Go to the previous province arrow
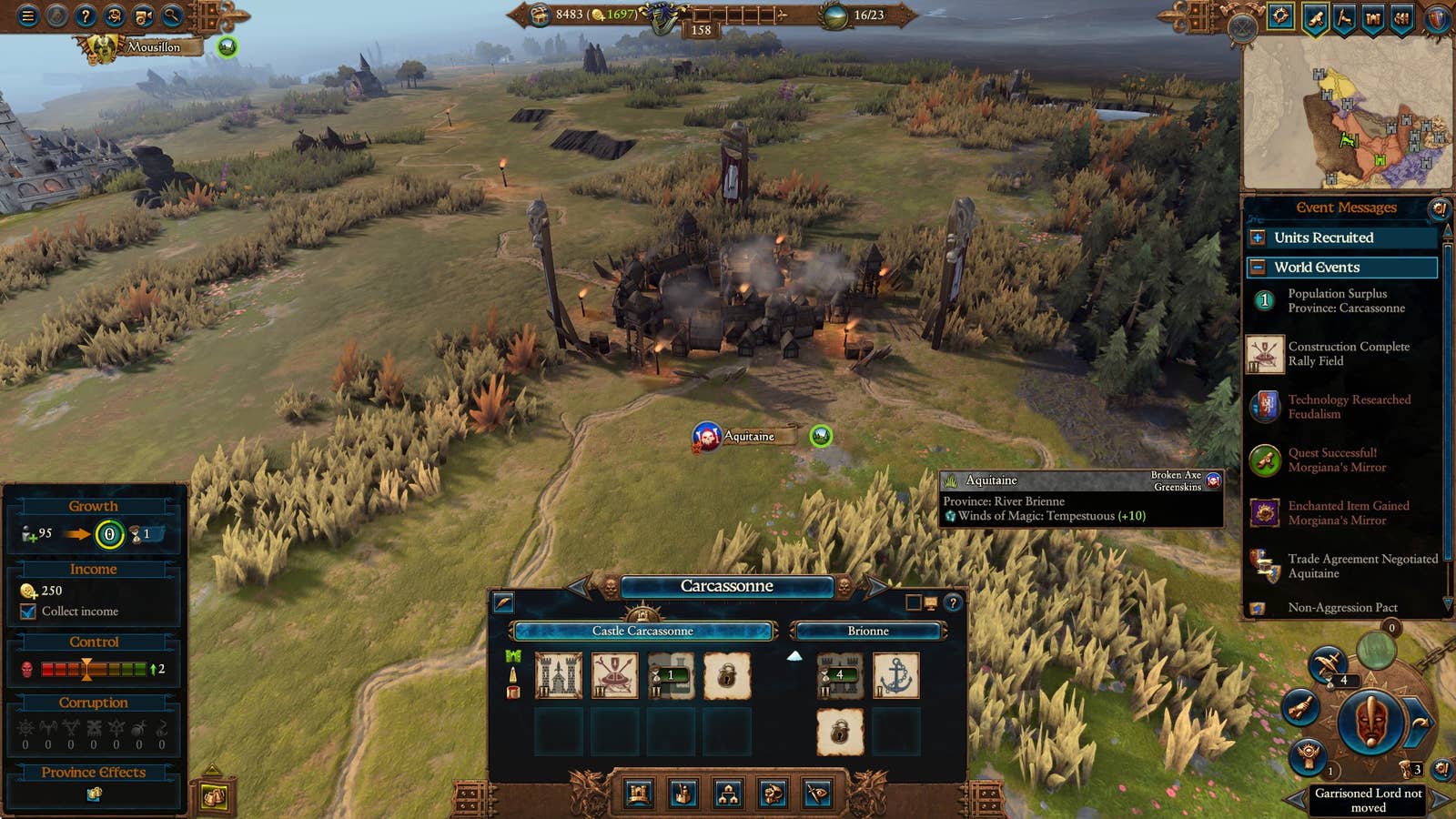 coord(580,587)
